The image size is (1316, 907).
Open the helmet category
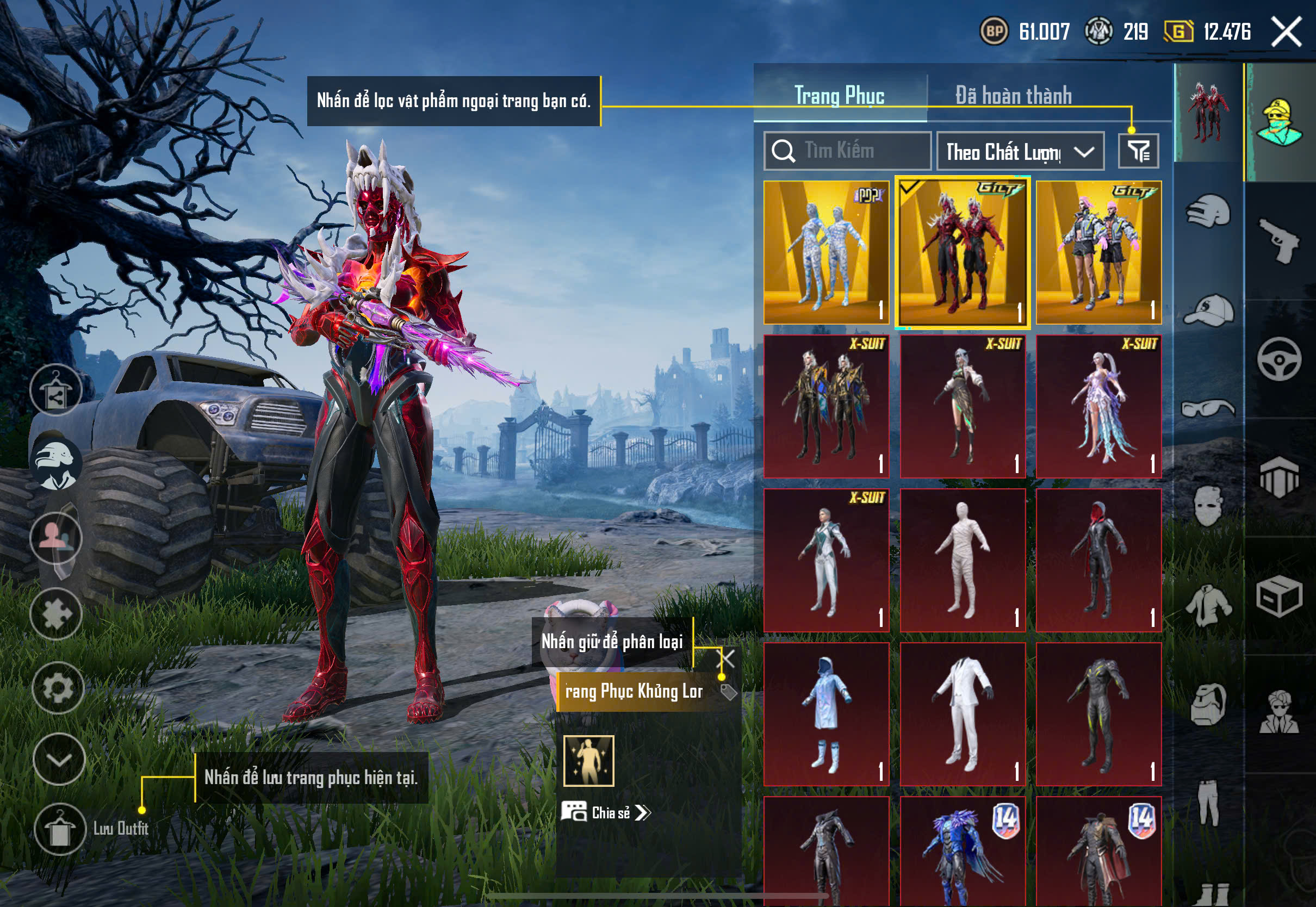click(x=1208, y=212)
